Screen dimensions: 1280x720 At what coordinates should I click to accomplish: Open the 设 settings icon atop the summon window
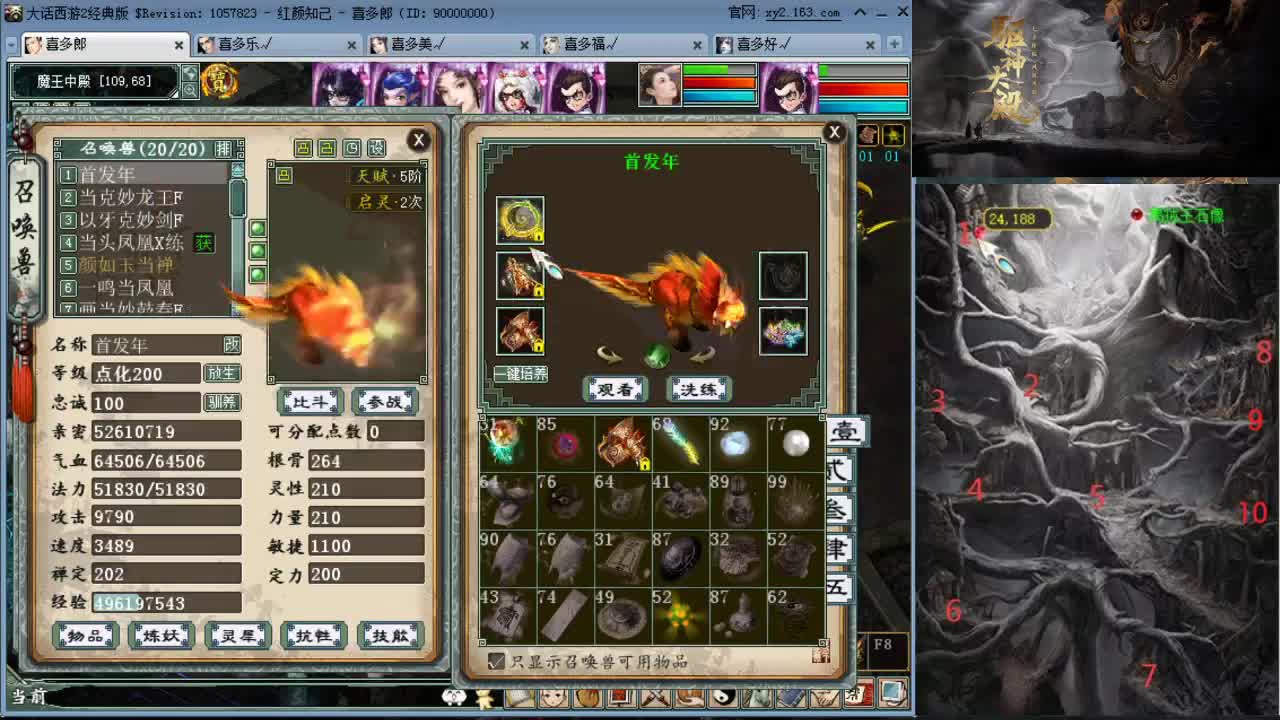[x=376, y=147]
